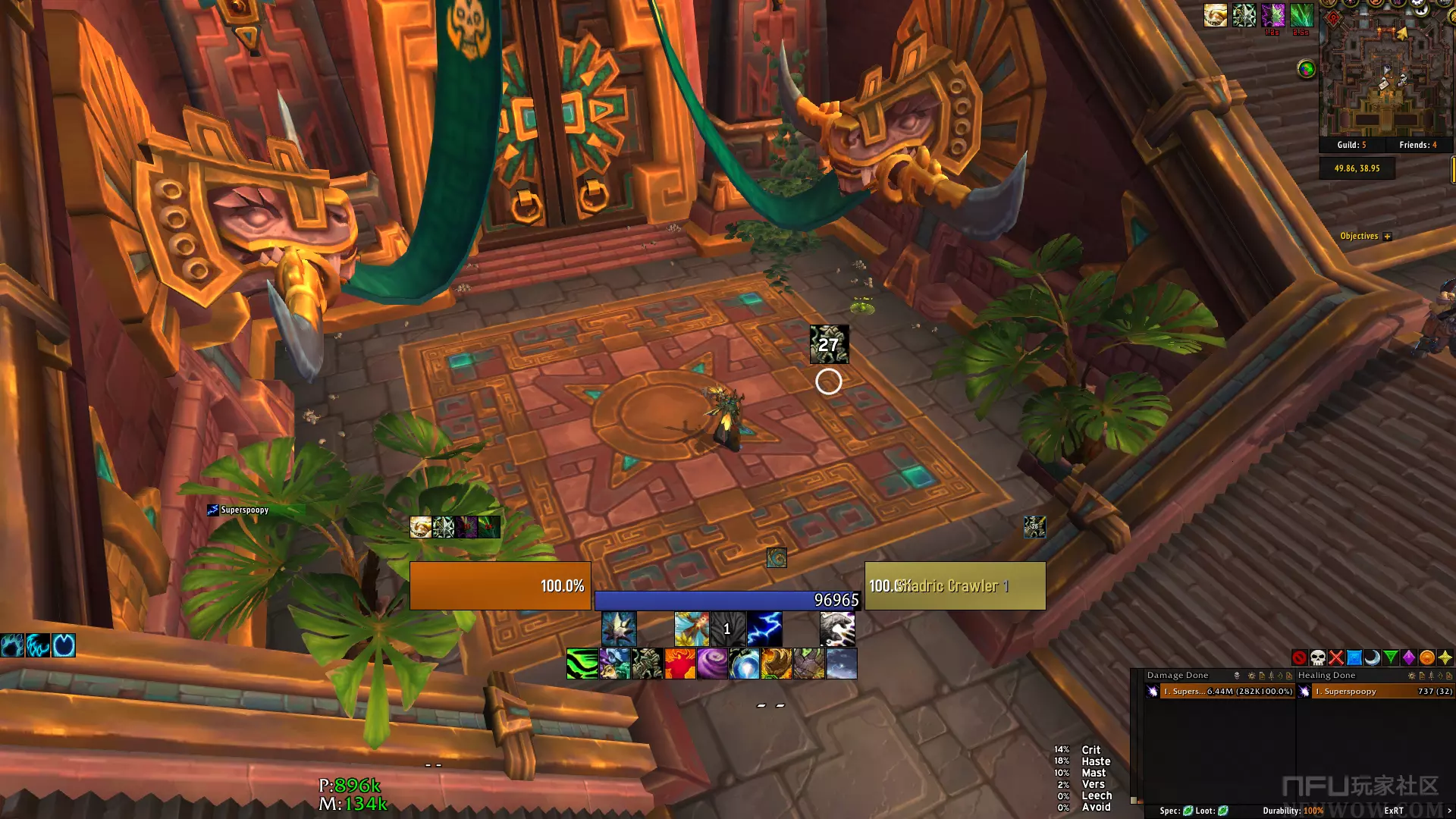Screen dimensions: 1456x819
Task: Select the red cross raid marker
Action: pos(1336,657)
